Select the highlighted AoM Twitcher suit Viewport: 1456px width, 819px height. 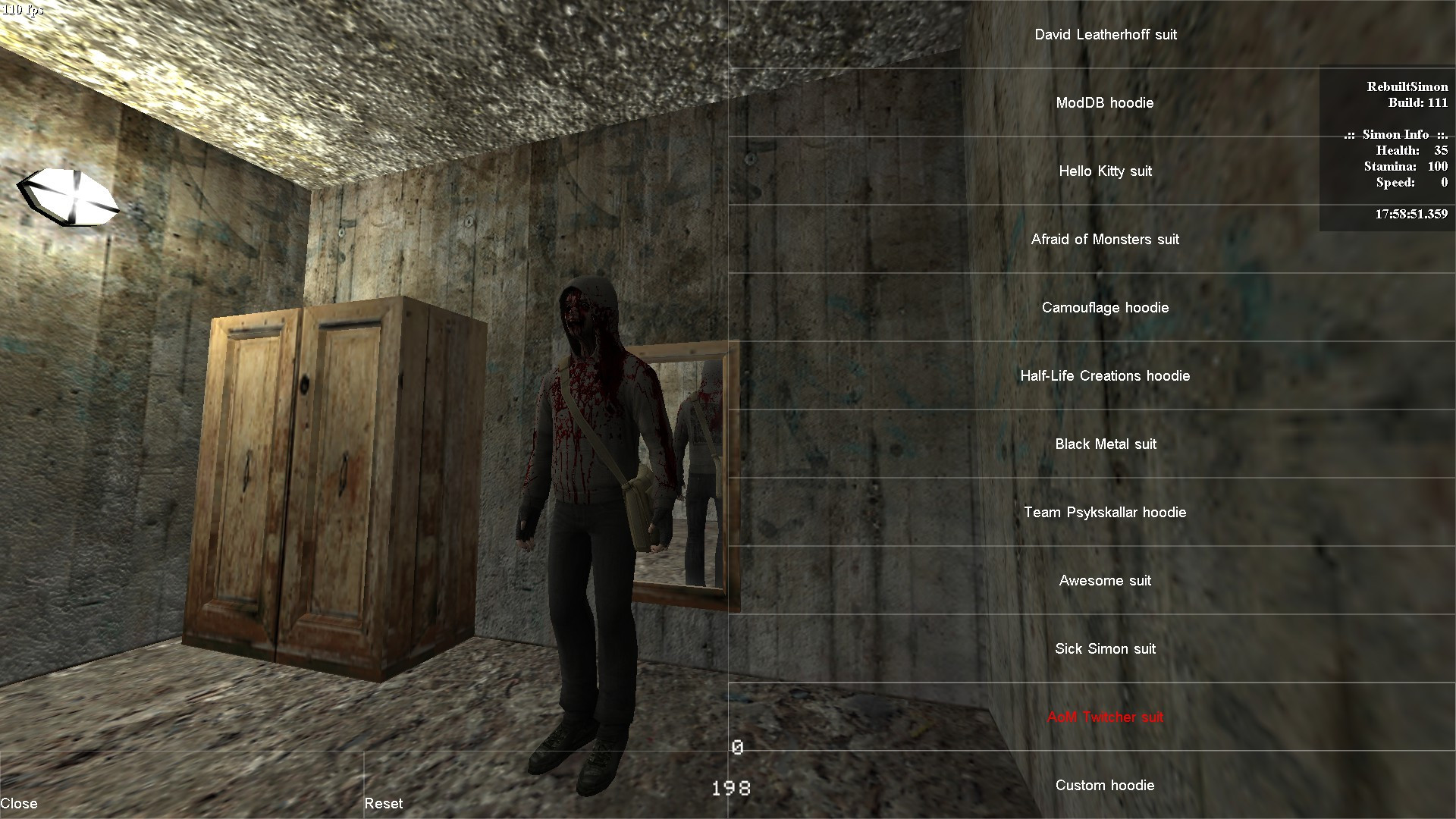[1105, 717]
